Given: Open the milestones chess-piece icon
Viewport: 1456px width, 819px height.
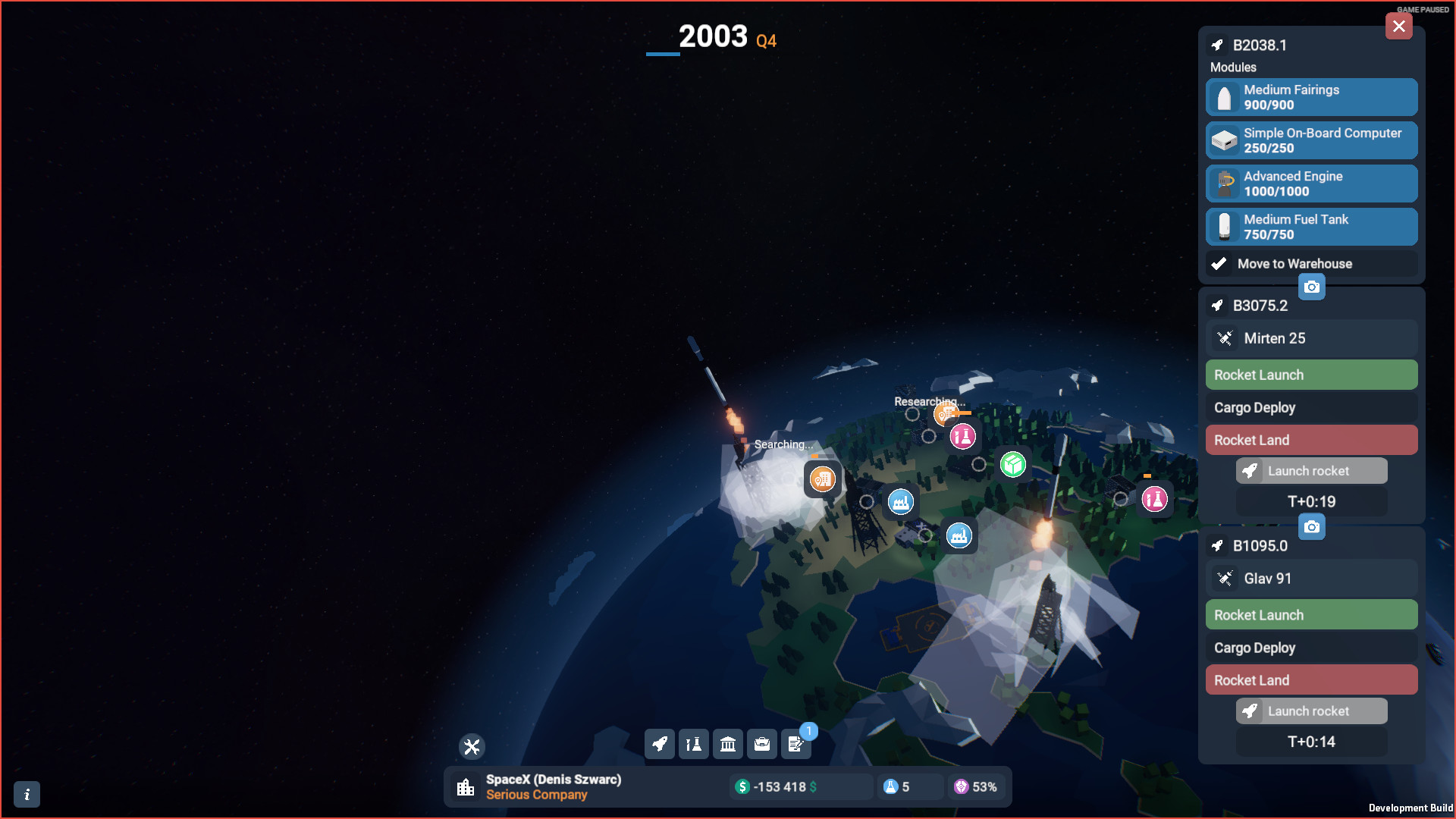Looking at the screenshot, I should pos(693,744).
